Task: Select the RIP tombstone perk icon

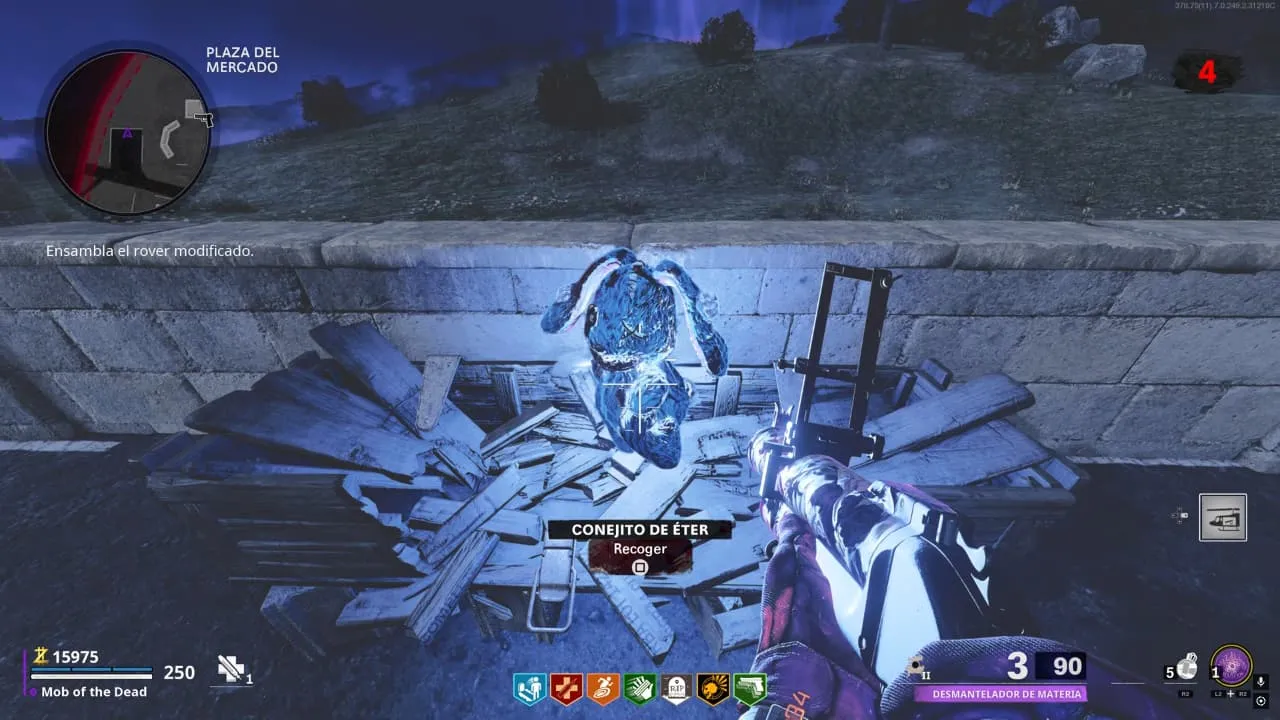Action: 676,688
